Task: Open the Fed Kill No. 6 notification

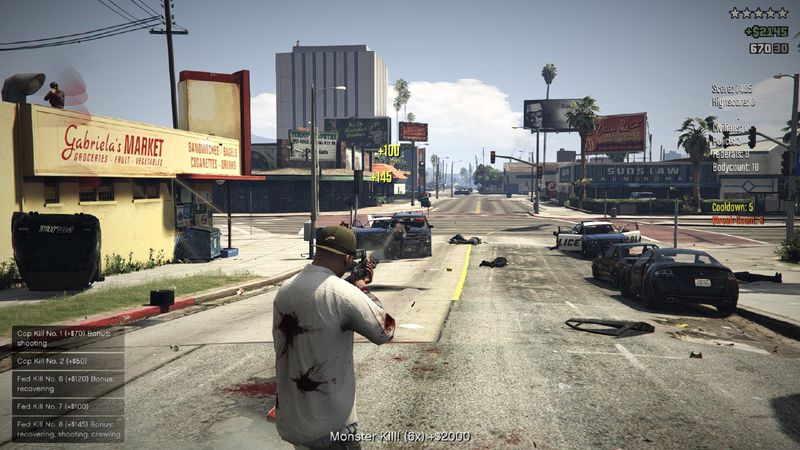Action: pyautogui.click(x=68, y=384)
